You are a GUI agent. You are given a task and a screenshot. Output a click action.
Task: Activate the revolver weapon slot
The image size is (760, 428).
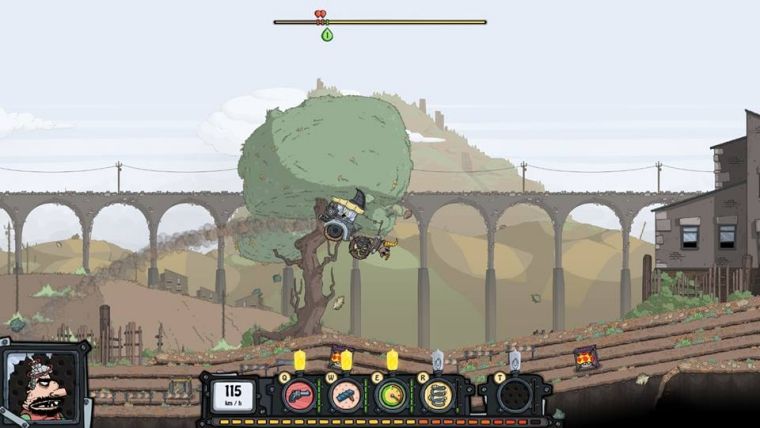298,395
